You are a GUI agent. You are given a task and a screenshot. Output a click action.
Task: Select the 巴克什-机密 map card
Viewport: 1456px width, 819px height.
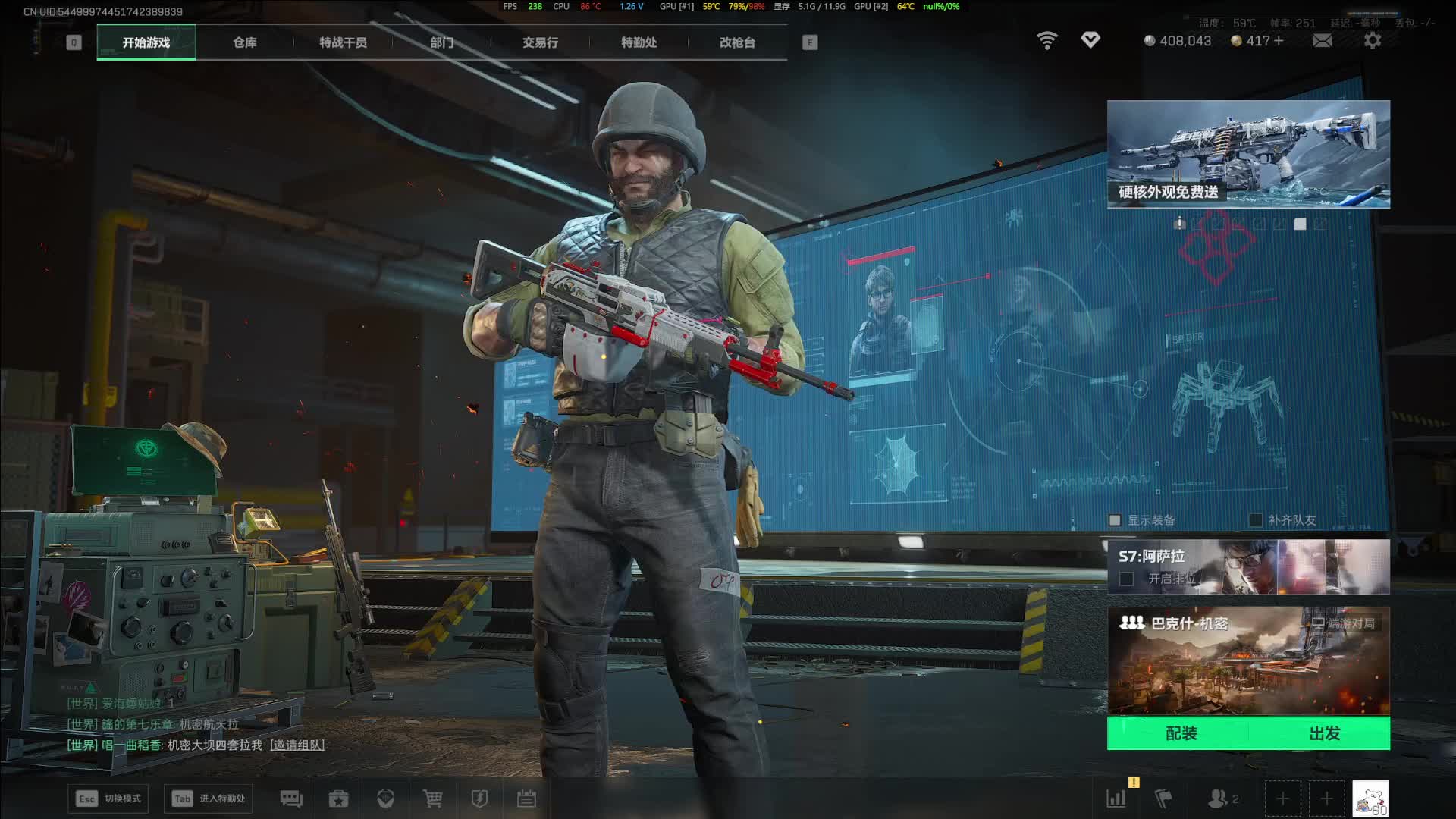(1248, 661)
